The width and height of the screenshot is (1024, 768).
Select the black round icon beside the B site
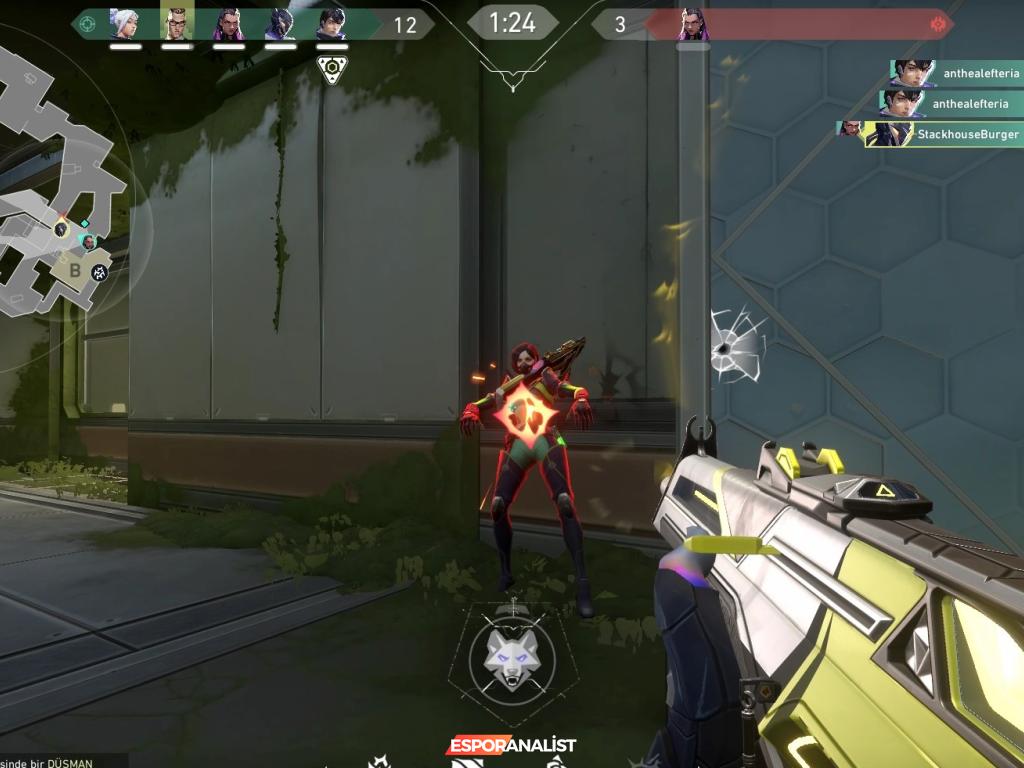(x=100, y=272)
